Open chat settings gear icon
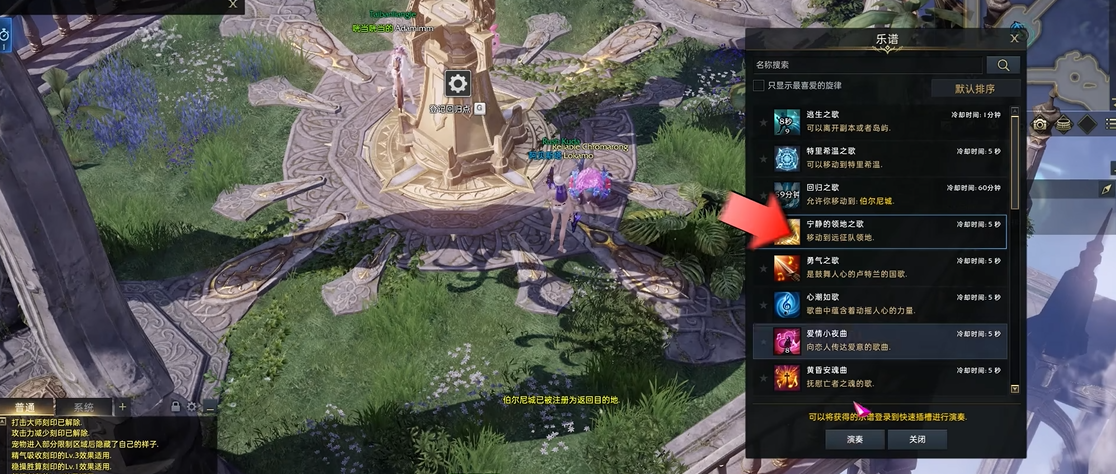The width and height of the screenshot is (1116, 474). (x=193, y=407)
